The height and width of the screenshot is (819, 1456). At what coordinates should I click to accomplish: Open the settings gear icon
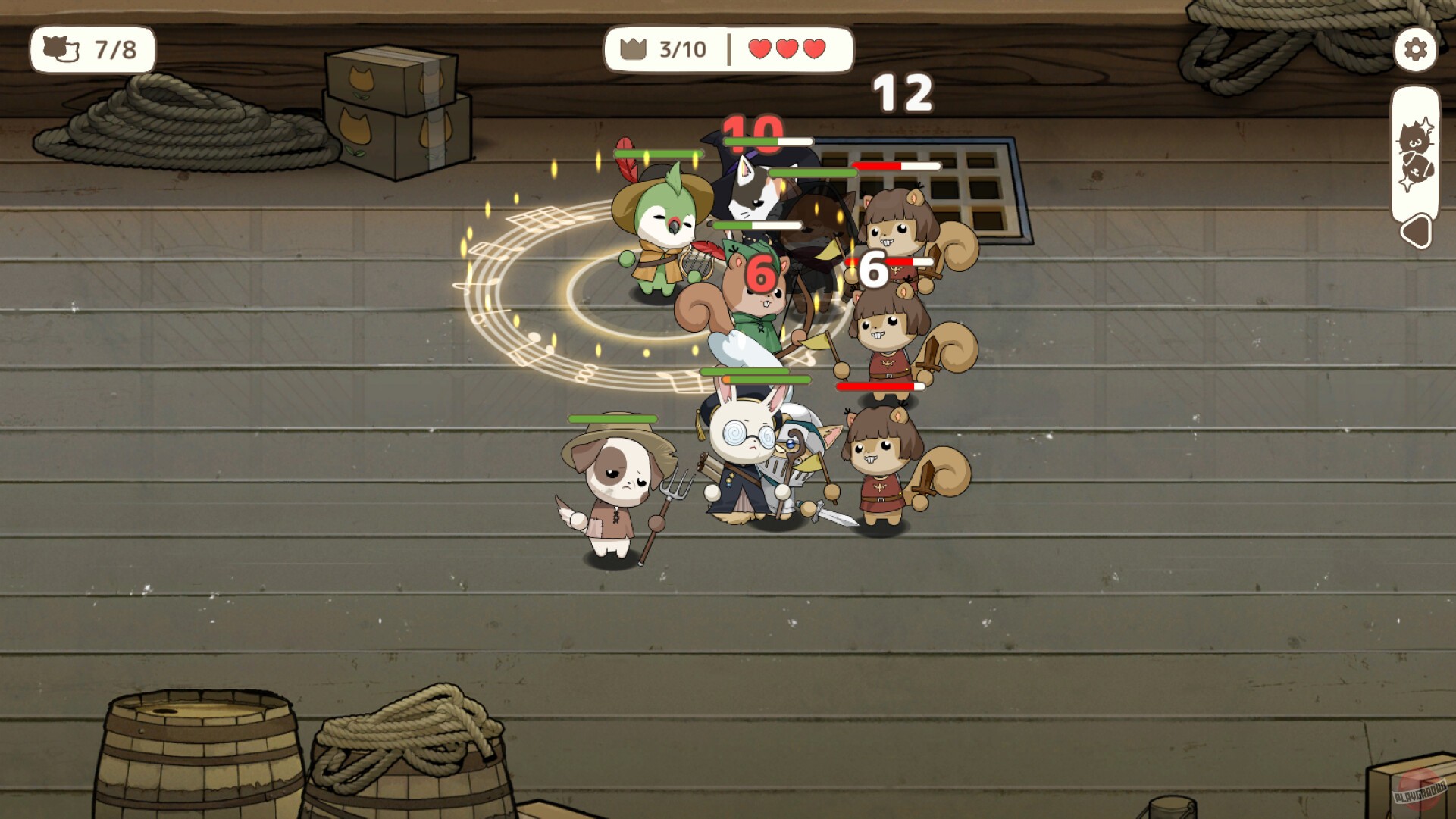click(1414, 50)
